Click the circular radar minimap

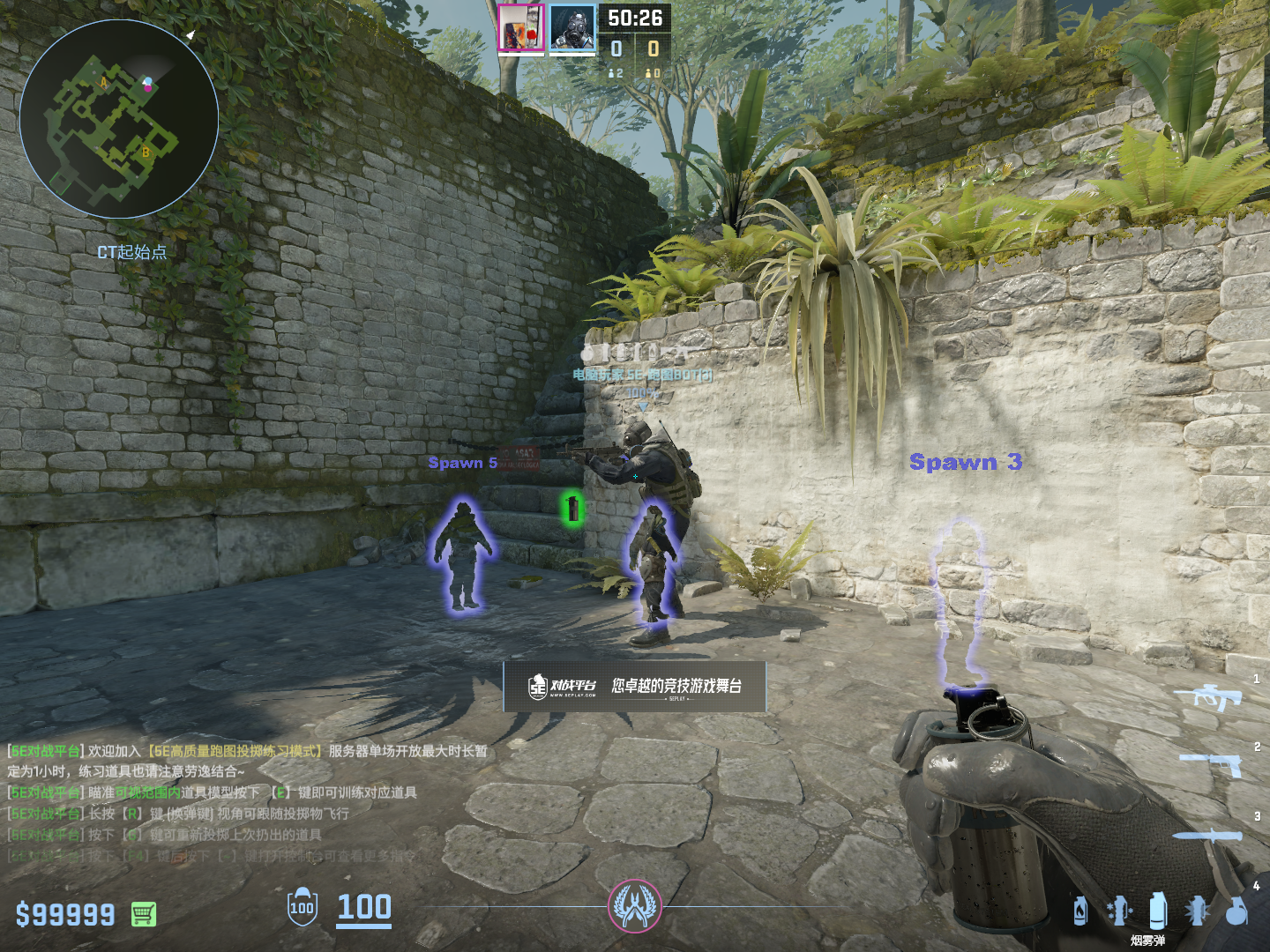point(119,119)
